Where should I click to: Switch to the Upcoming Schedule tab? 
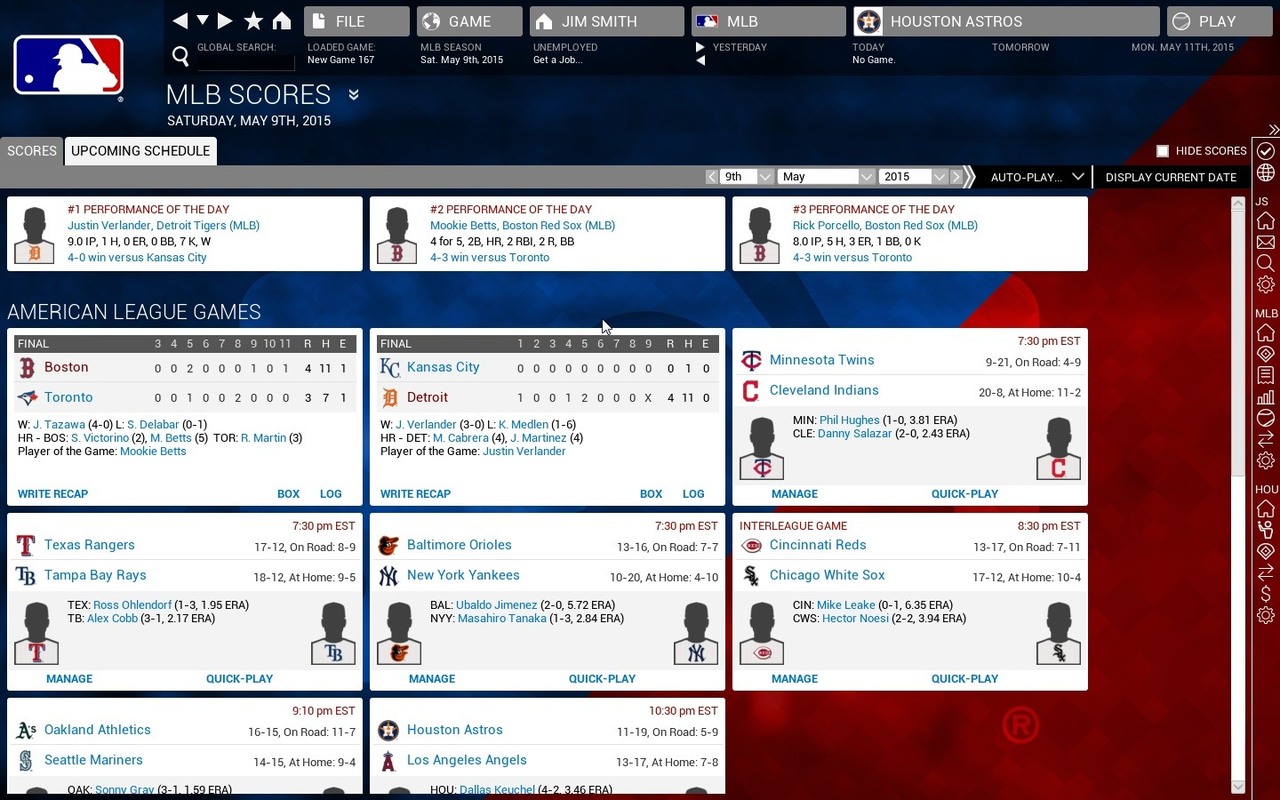pos(140,151)
